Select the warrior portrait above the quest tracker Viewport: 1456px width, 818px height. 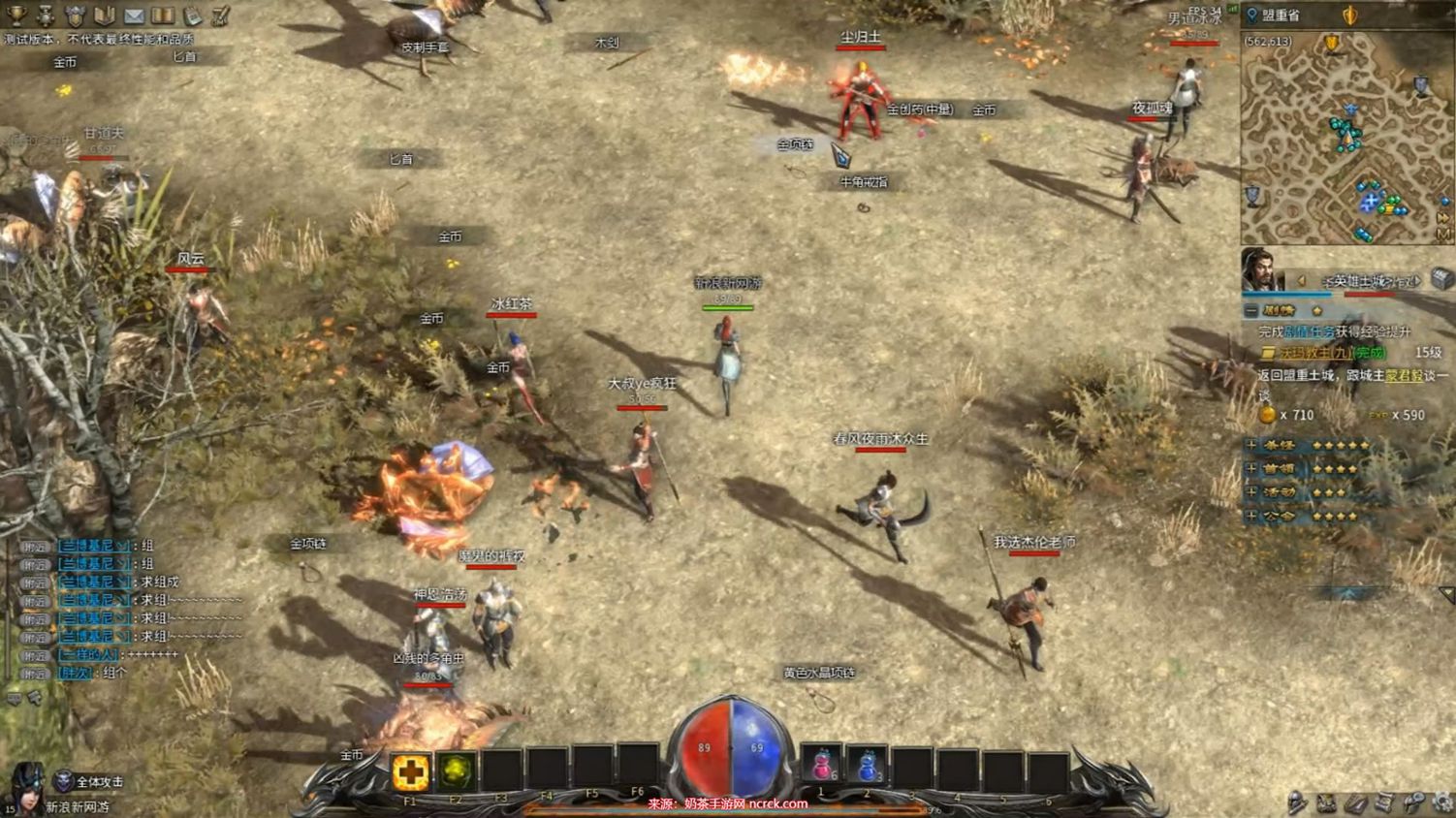click(x=1259, y=268)
